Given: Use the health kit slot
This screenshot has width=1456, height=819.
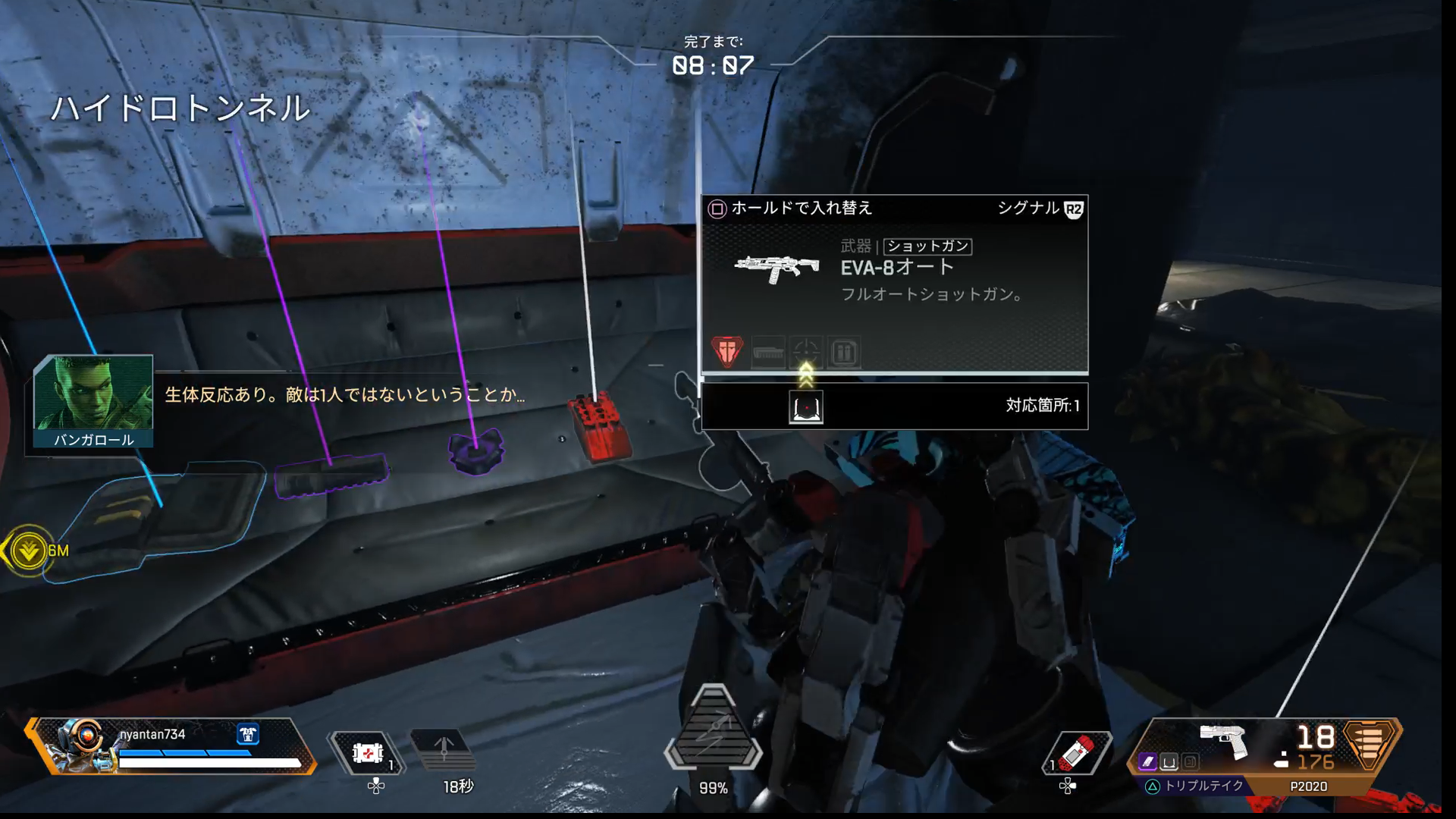Looking at the screenshot, I should pos(367,754).
